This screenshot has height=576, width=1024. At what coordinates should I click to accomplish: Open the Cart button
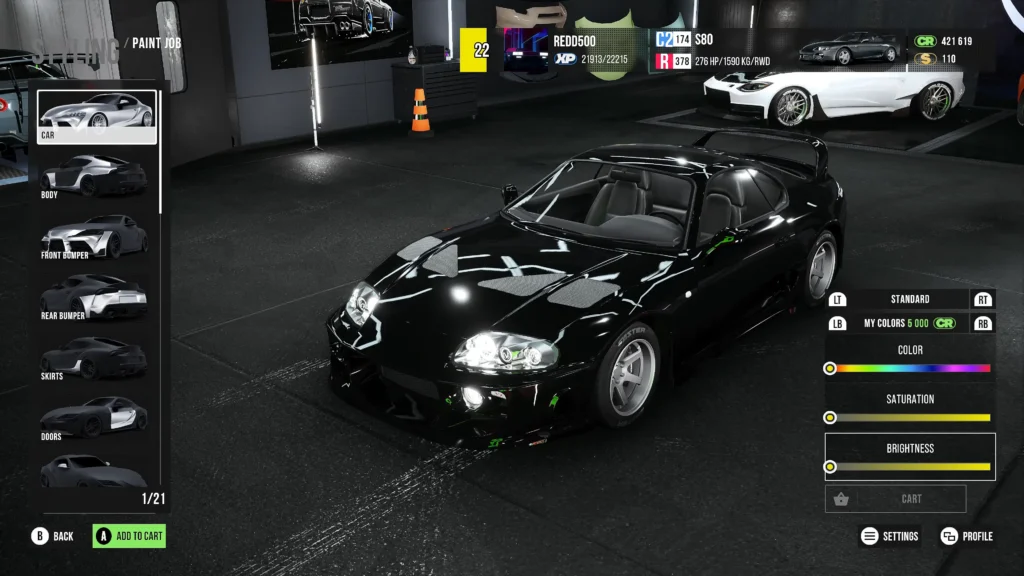pos(896,498)
